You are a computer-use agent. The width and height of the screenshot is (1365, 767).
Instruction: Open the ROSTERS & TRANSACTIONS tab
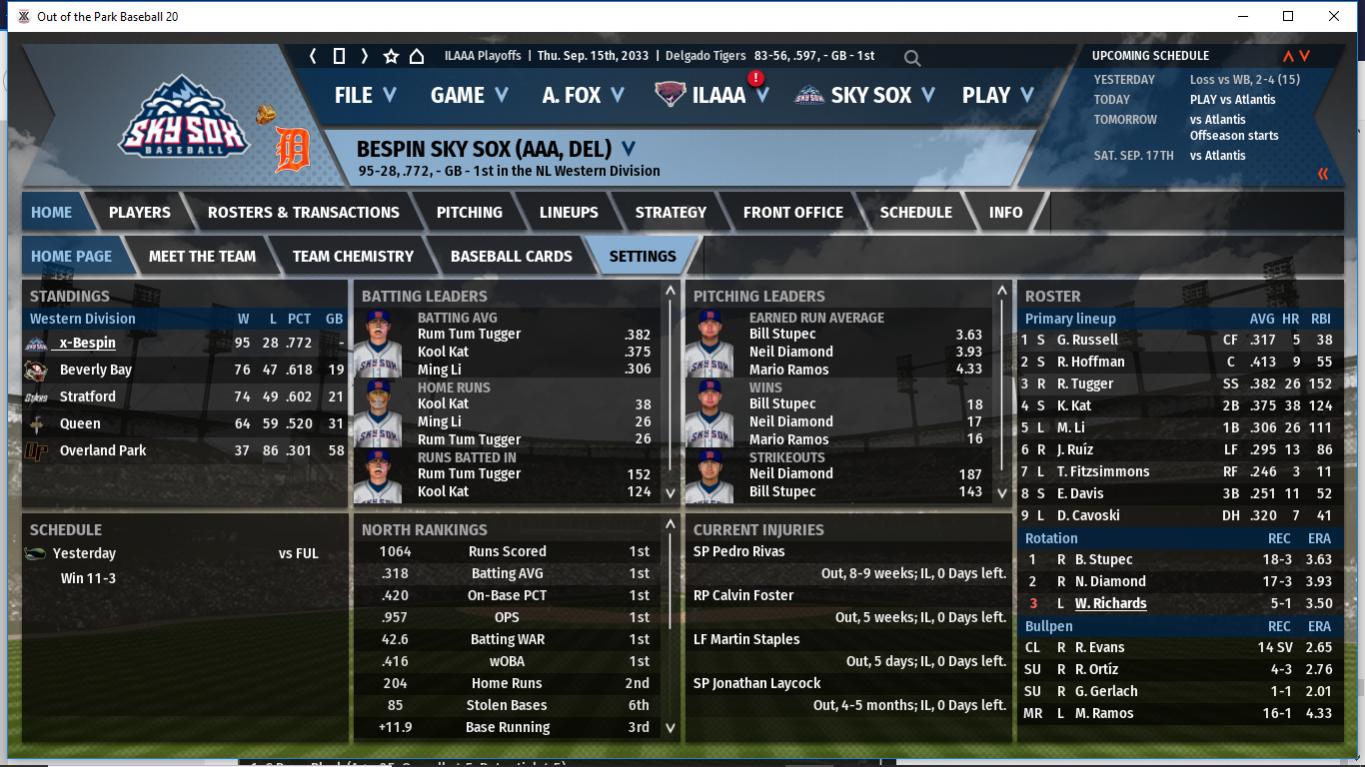click(x=303, y=212)
